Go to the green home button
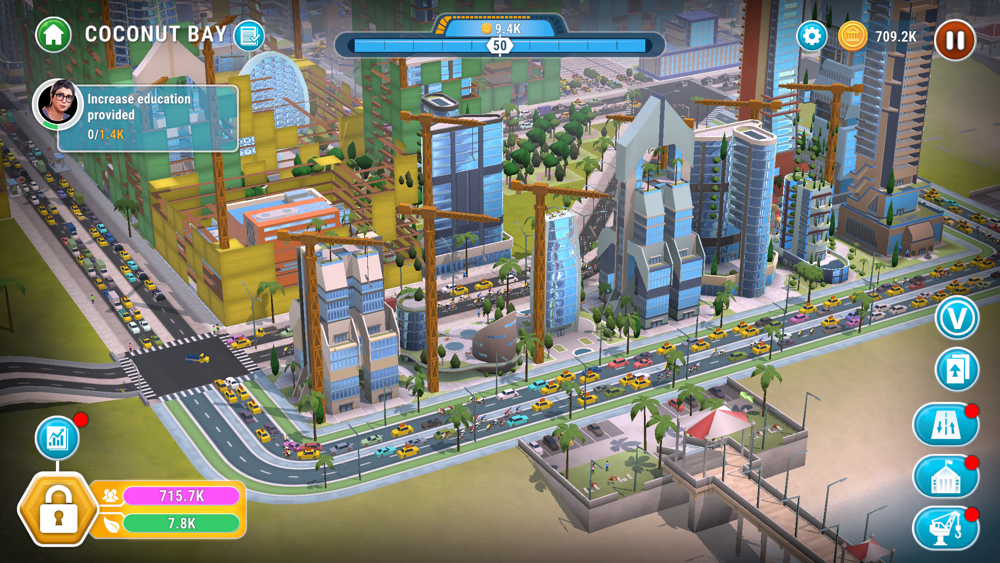The image size is (1000, 563). pos(53,34)
